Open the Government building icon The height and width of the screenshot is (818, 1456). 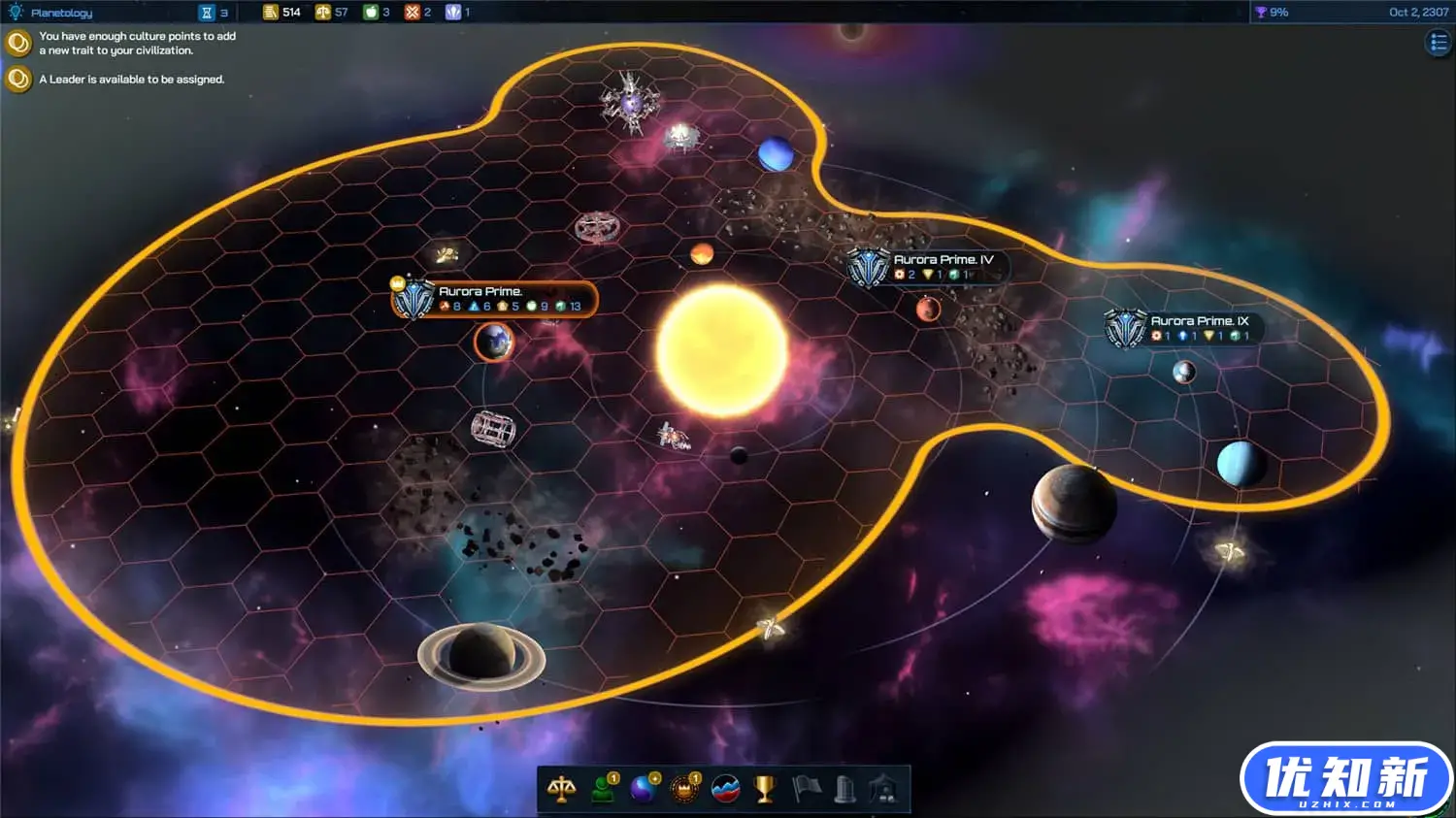coord(843,789)
